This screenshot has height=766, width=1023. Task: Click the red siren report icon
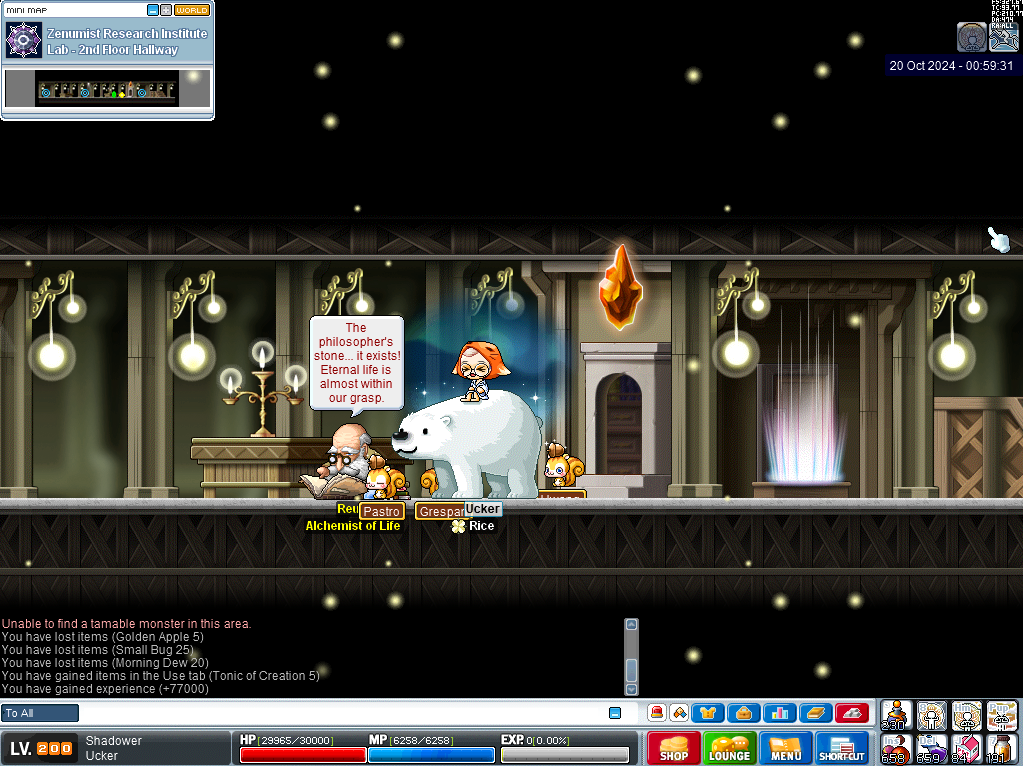pos(657,713)
